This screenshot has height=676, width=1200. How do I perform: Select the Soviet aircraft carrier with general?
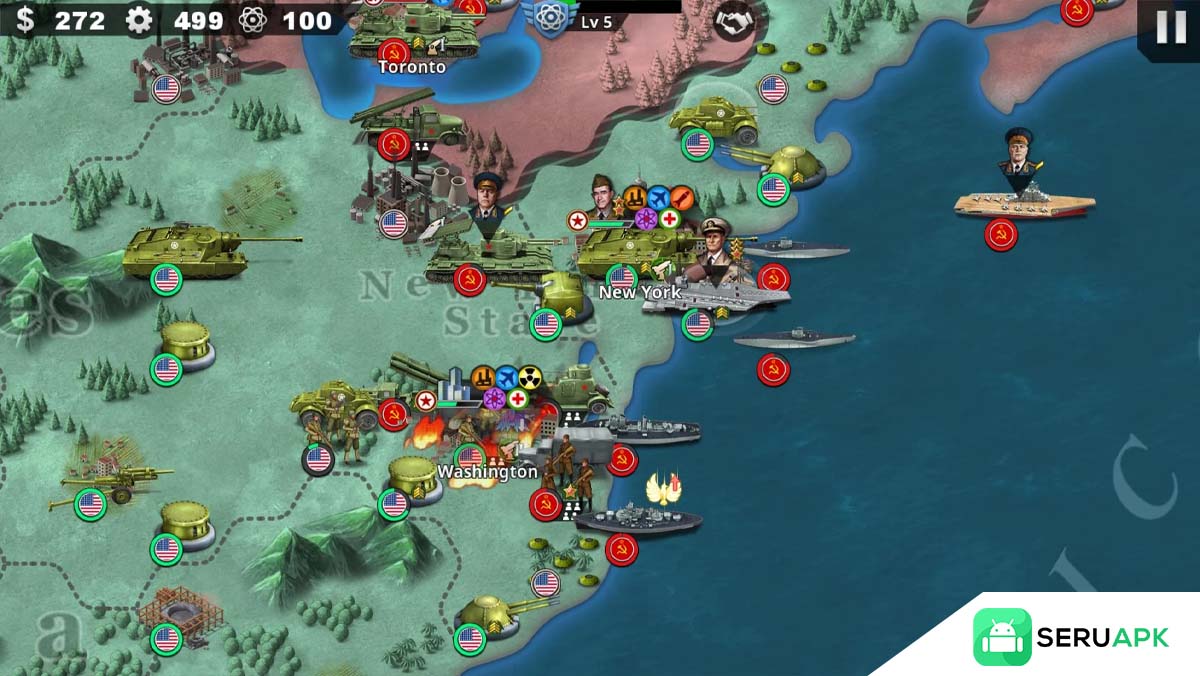(1022, 202)
